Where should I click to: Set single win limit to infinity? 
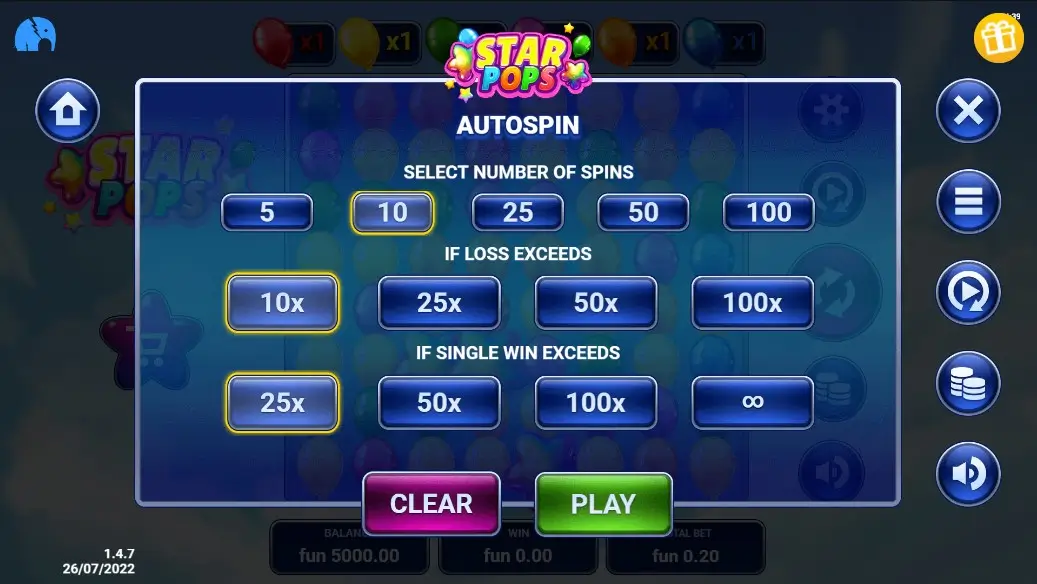(x=752, y=402)
